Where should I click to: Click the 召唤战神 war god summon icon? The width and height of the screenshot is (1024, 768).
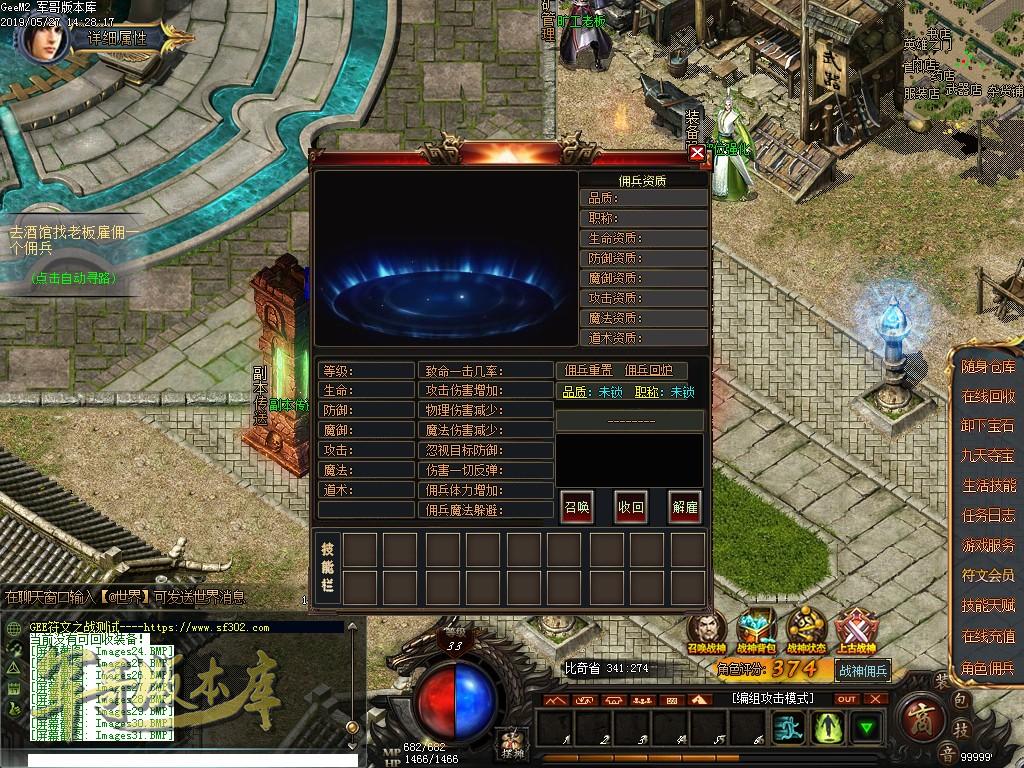click(707, 630)
